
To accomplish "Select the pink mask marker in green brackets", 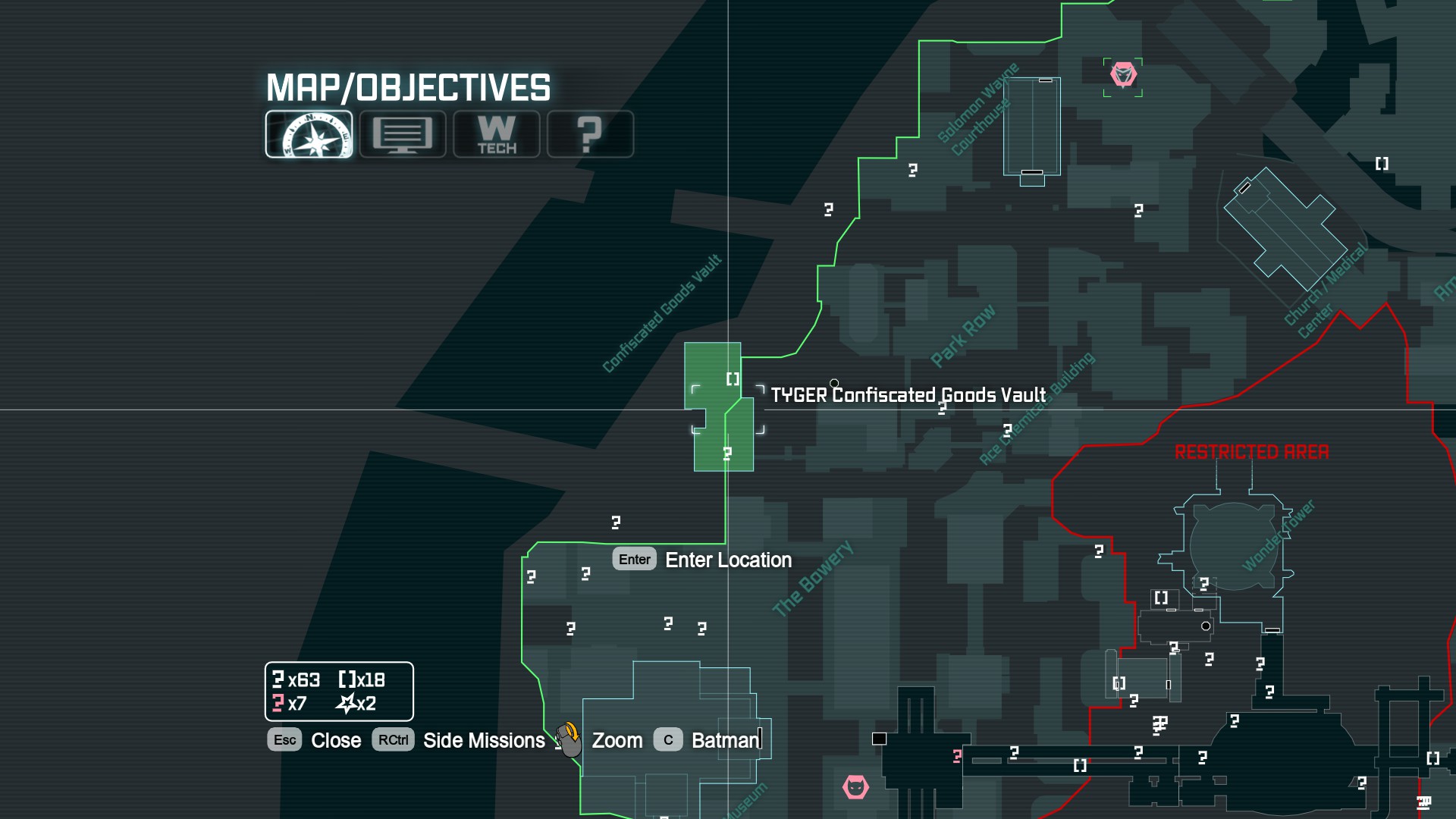I will coord(1123,76).
